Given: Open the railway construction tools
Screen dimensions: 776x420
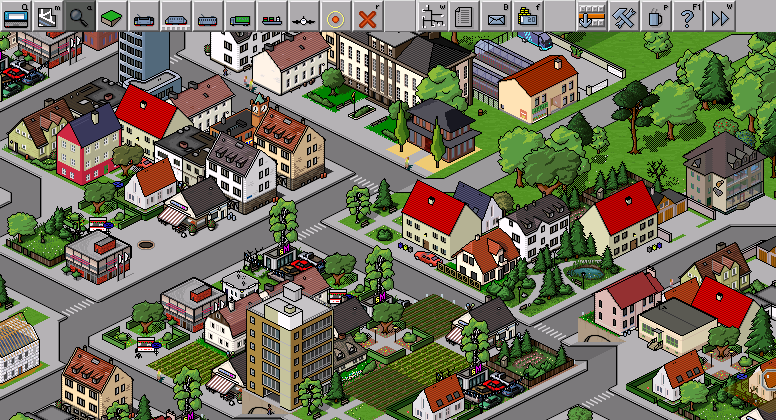Looking at the screenshot, I should point(144,16).
